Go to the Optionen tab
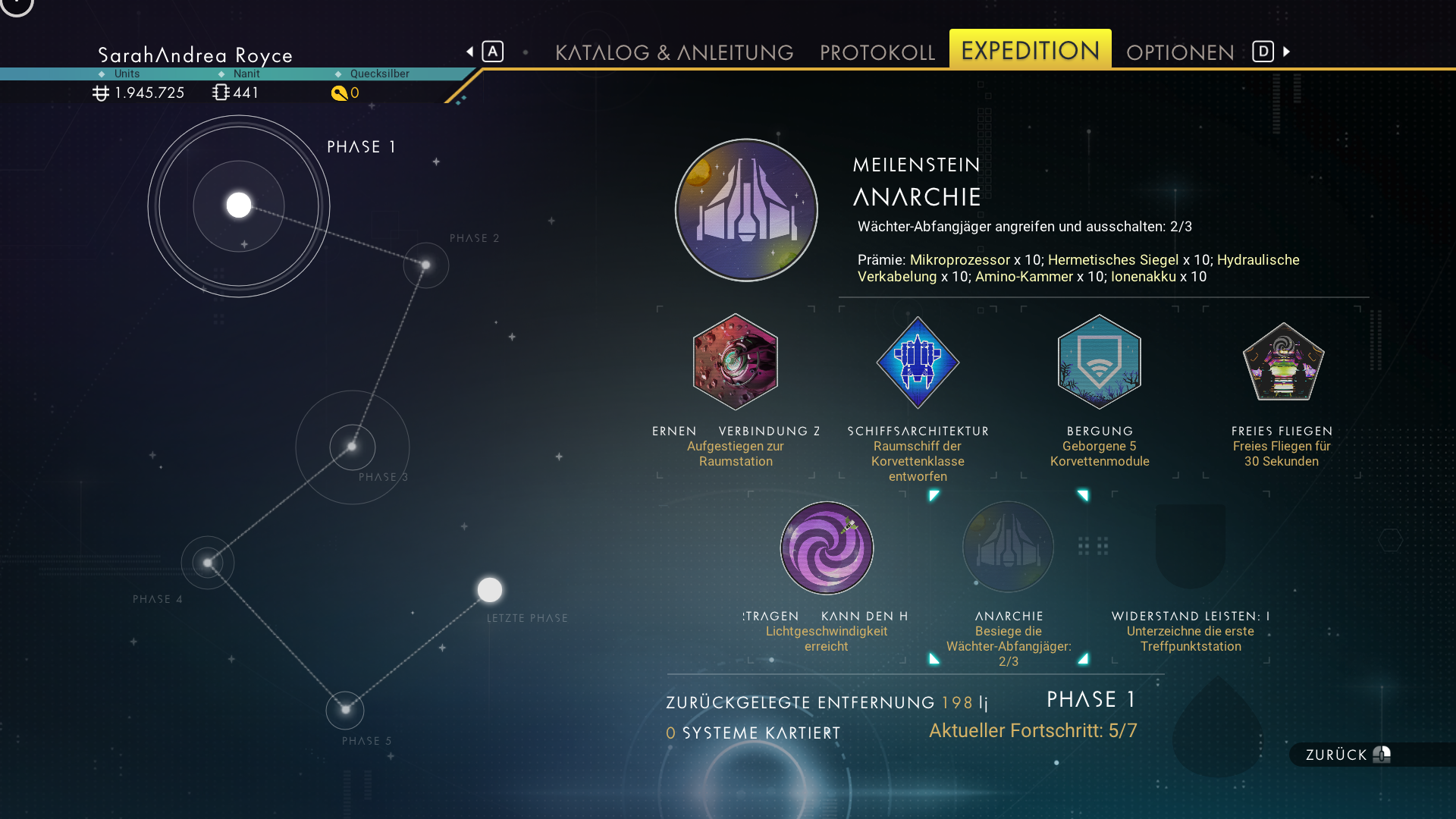Image resolution: width=1456 pixels, height=819 pixels. click(1180, 52)
